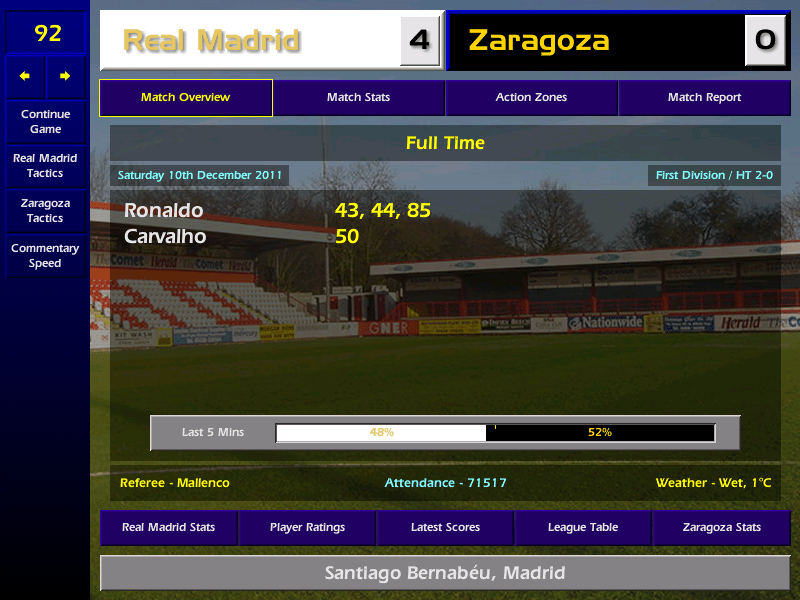This screenshot has width=800, height=600.
Task: Click the Santiago Bernabéu stadium bar
Action: 445,573
